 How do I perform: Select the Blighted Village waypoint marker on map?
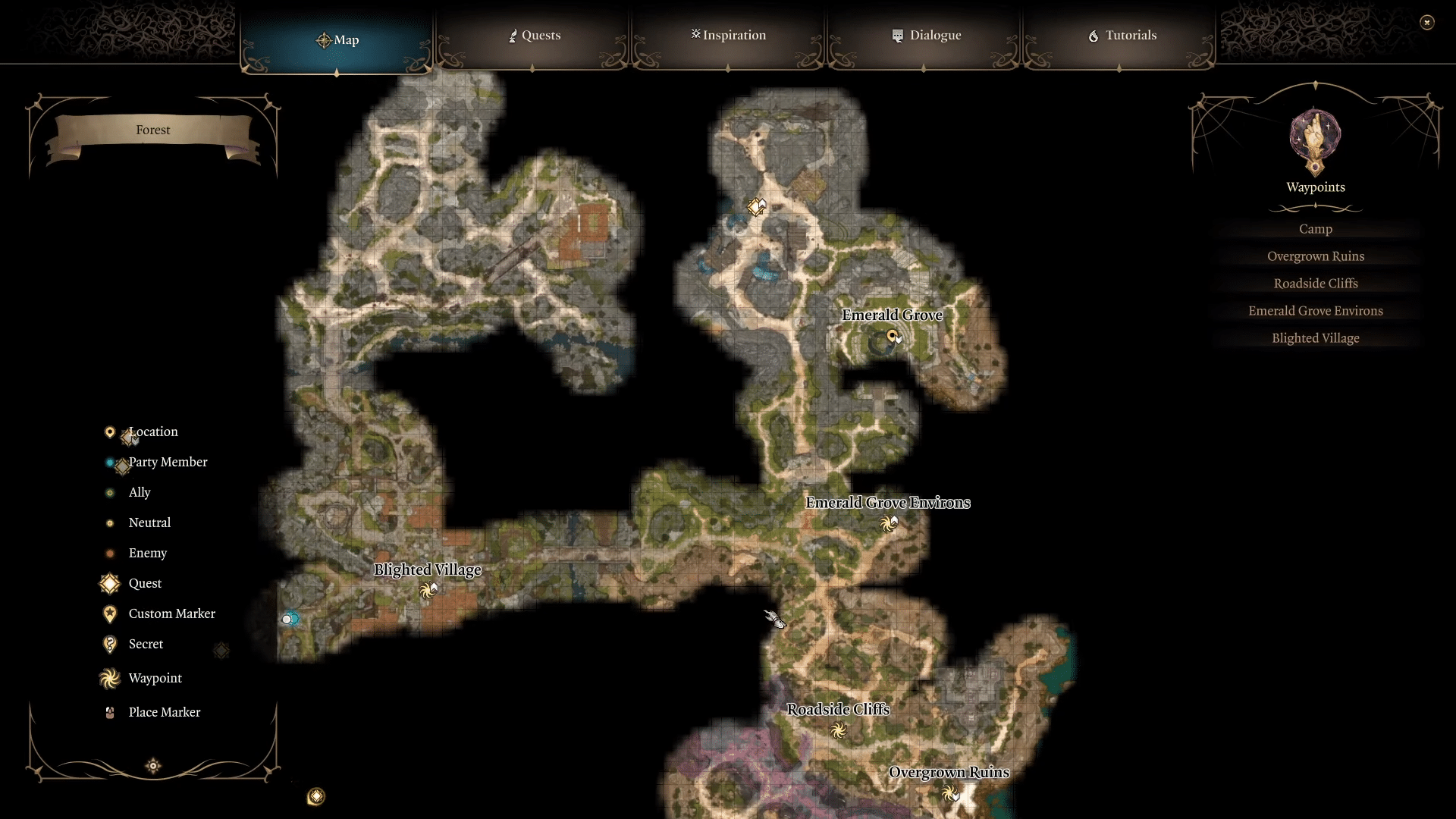click(429, 591)
